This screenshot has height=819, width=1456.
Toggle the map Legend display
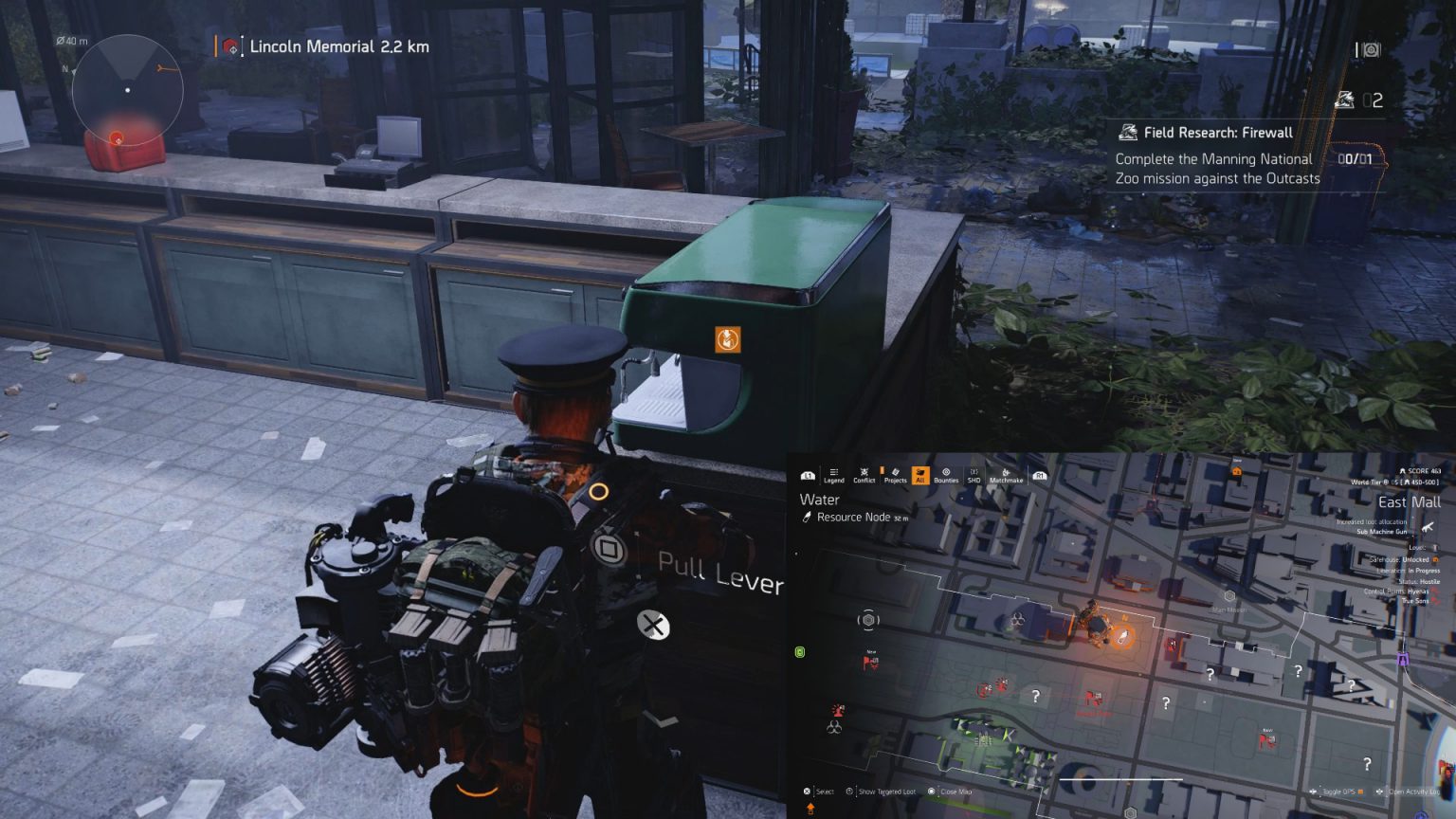pos(834,473)
